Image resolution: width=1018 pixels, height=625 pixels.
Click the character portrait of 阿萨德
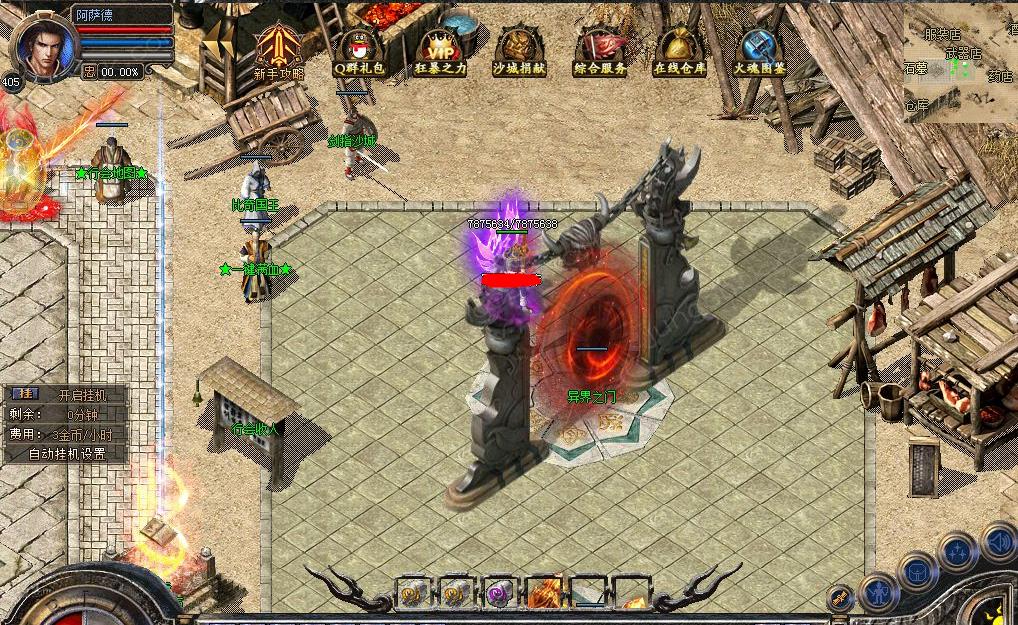point(43,40)
